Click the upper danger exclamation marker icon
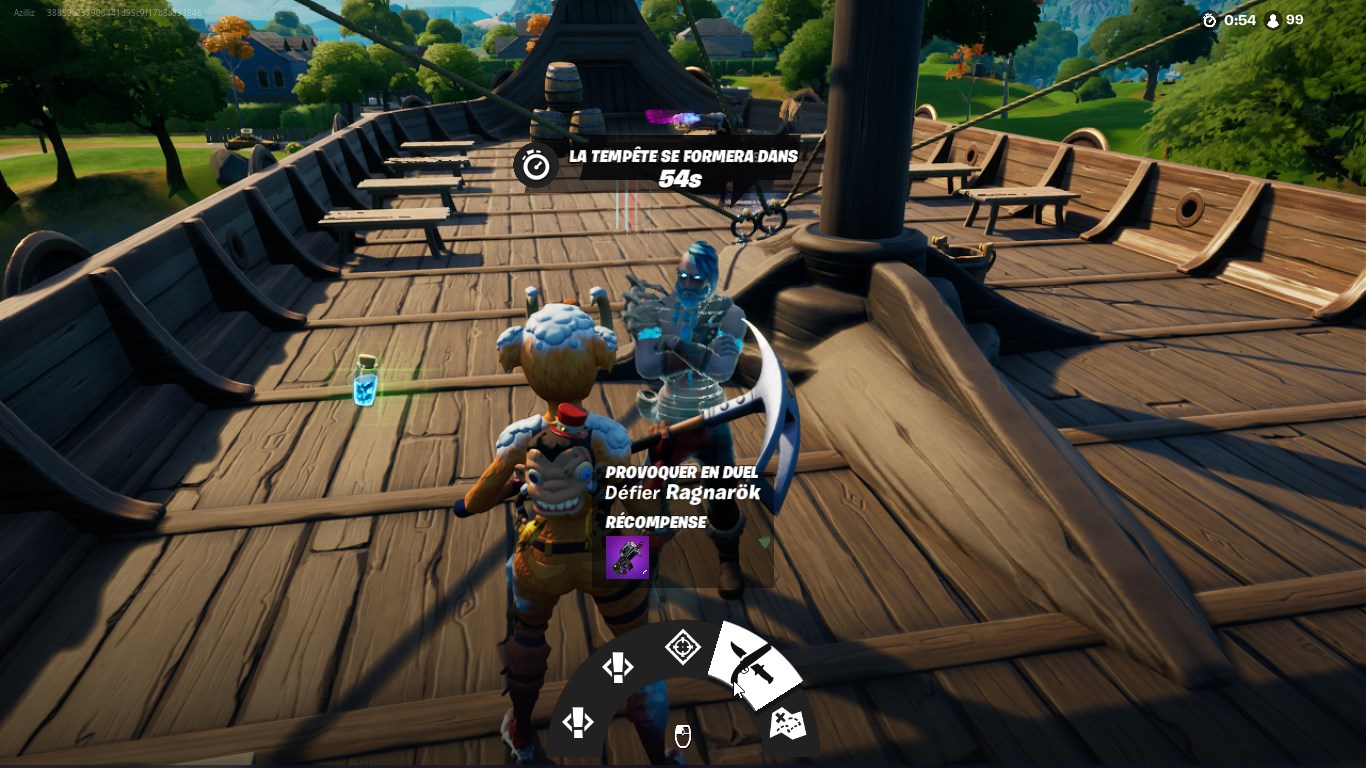The width and height of the screenshot is (1366, 768). click(x=619, y=667)
